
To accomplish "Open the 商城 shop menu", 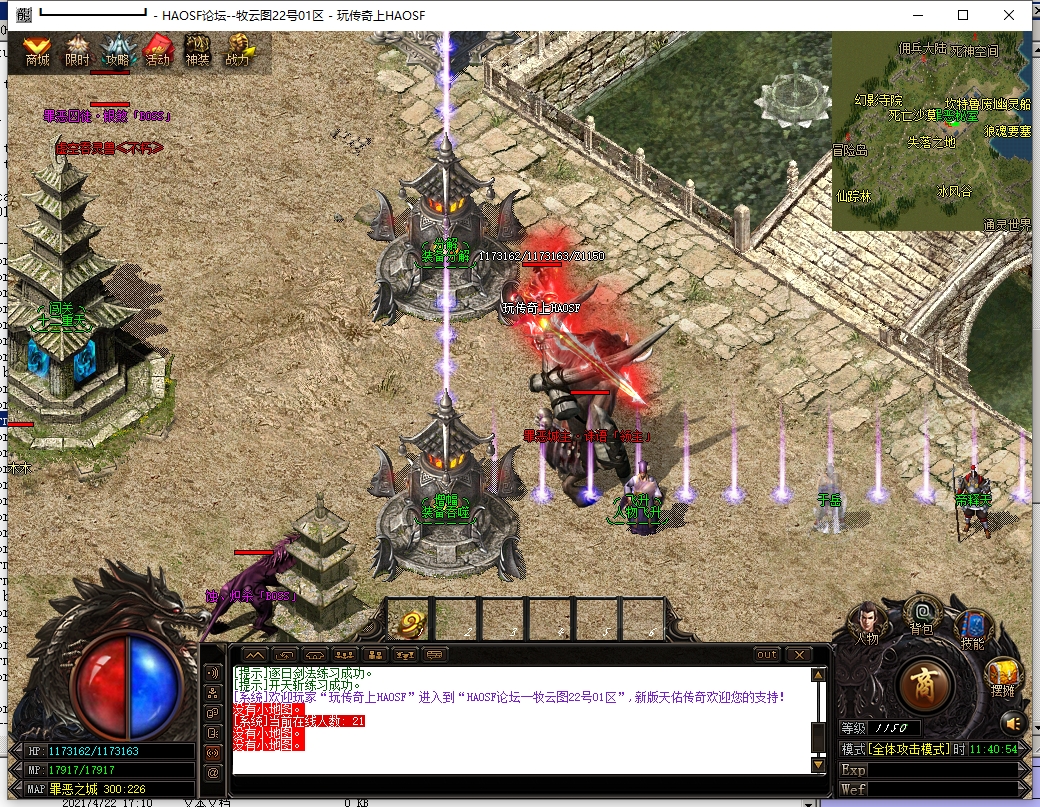I will click(37, 51).
